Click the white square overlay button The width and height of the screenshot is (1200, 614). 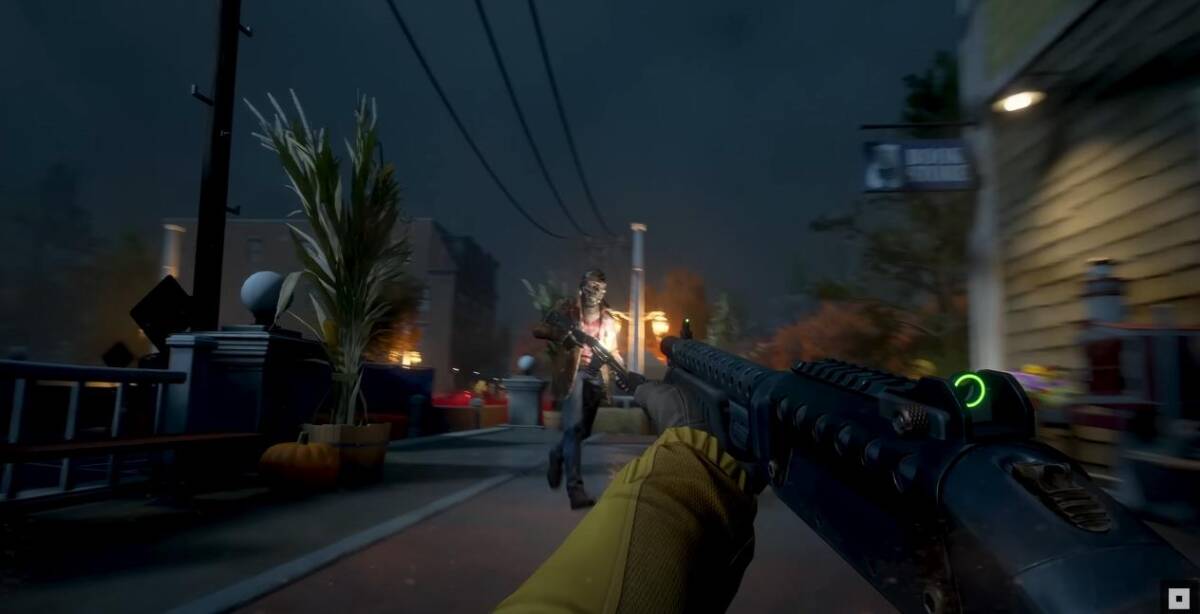1179,597
